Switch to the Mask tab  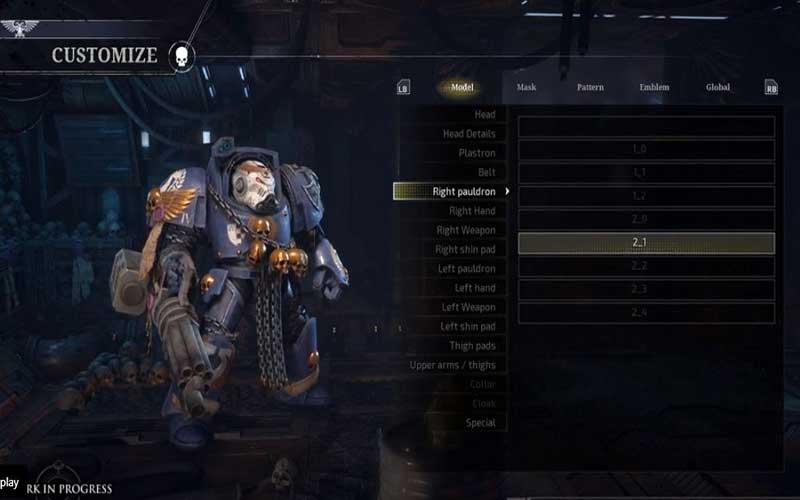pyautogui.click(x=526, y=87)
